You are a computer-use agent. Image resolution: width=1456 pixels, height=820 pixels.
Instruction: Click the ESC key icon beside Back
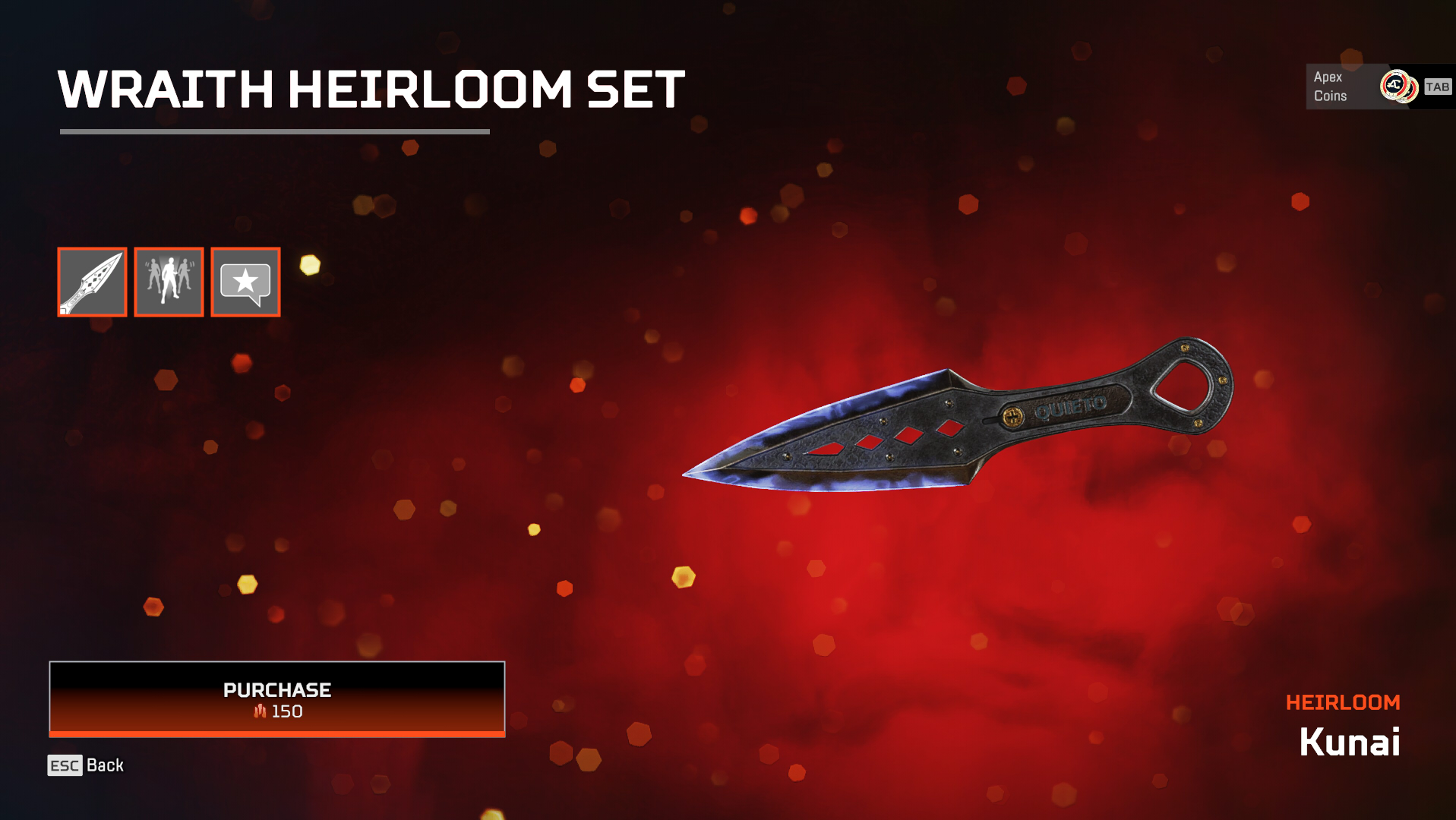coord(64,766)
